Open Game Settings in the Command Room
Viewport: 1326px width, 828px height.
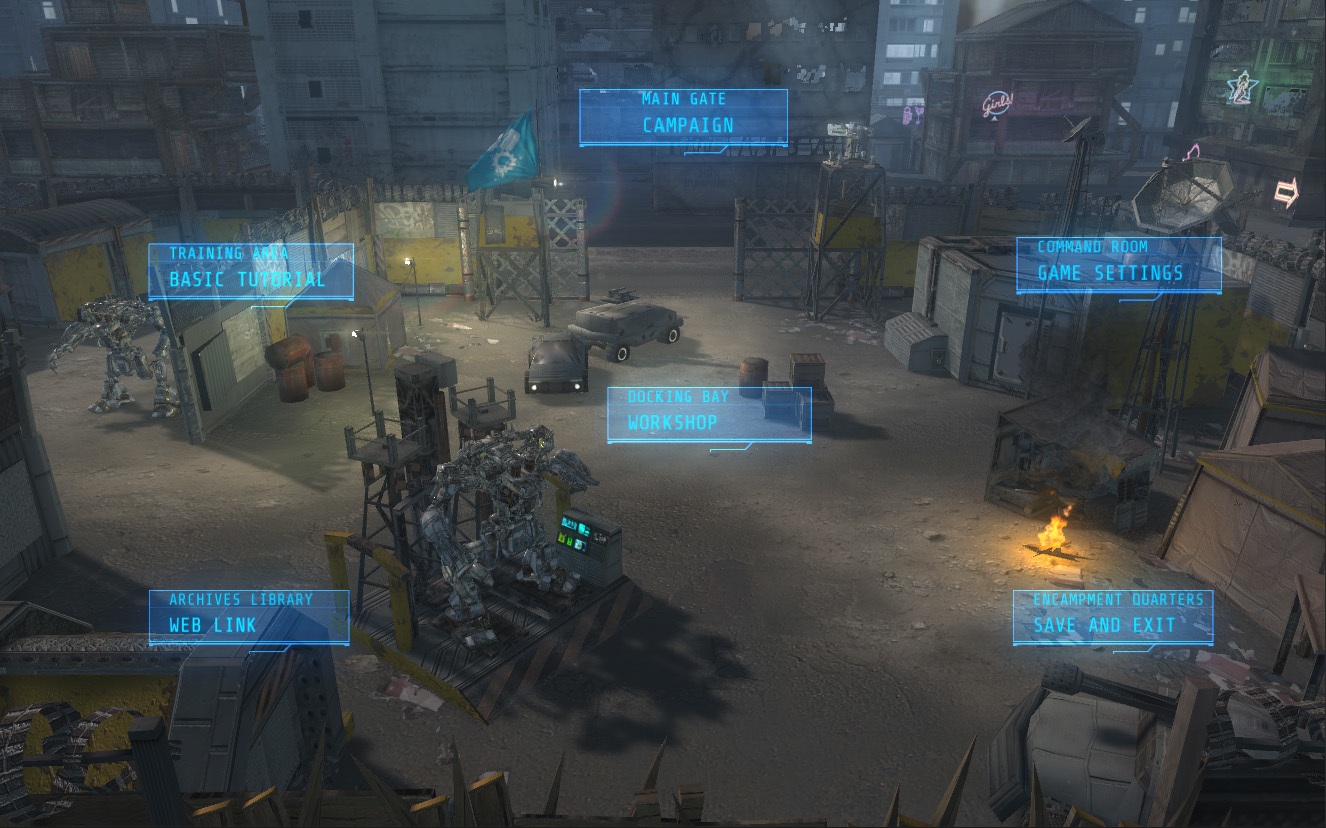(x=1117, y=265)
